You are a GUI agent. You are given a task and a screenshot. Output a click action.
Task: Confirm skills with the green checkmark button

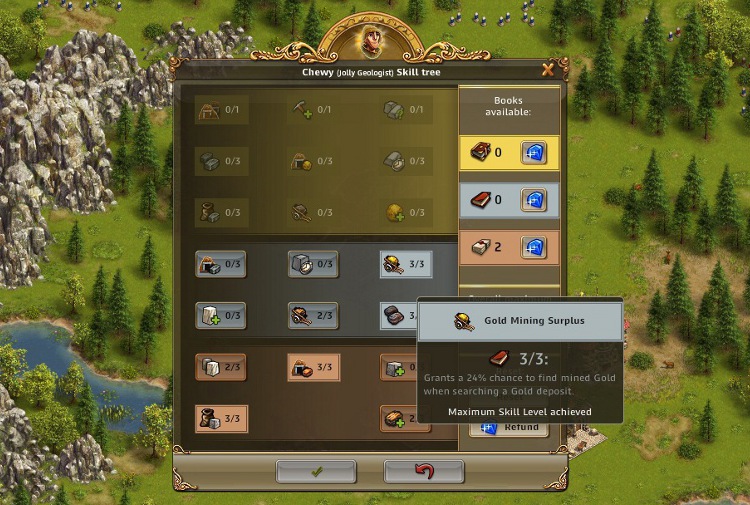tap(316, 472)
